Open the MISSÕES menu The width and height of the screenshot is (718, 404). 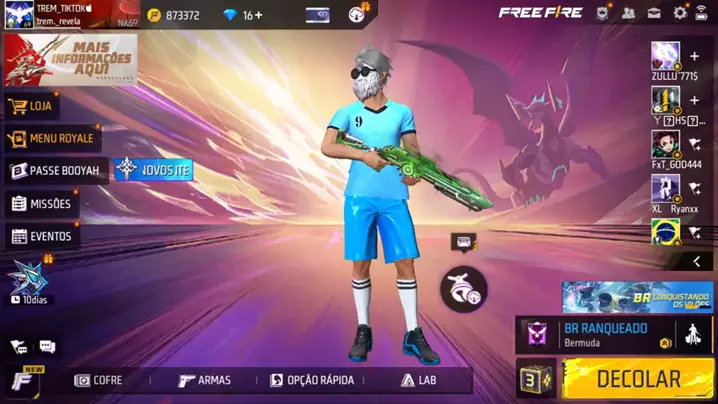42,203
